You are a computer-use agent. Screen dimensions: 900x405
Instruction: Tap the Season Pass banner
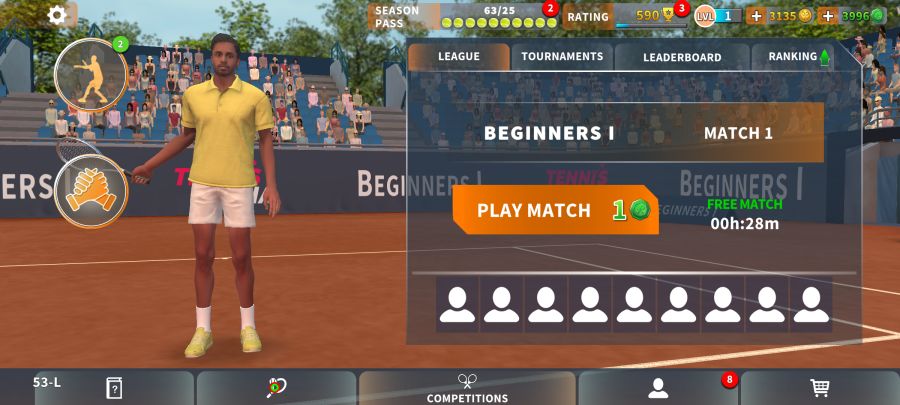click(x=462, y=16)
